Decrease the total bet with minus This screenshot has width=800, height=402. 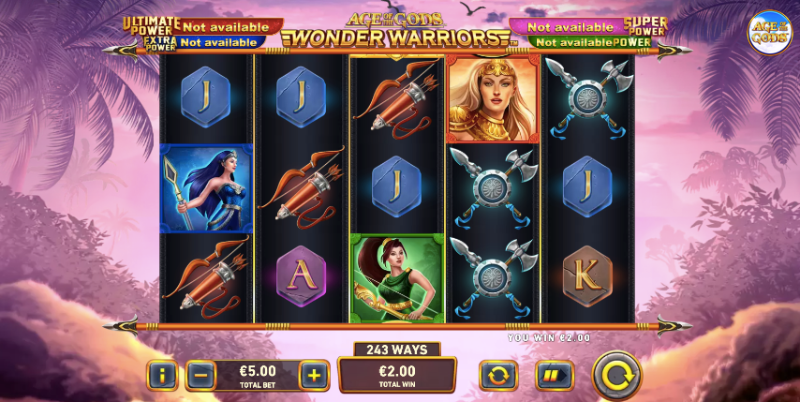click(200, 376)
